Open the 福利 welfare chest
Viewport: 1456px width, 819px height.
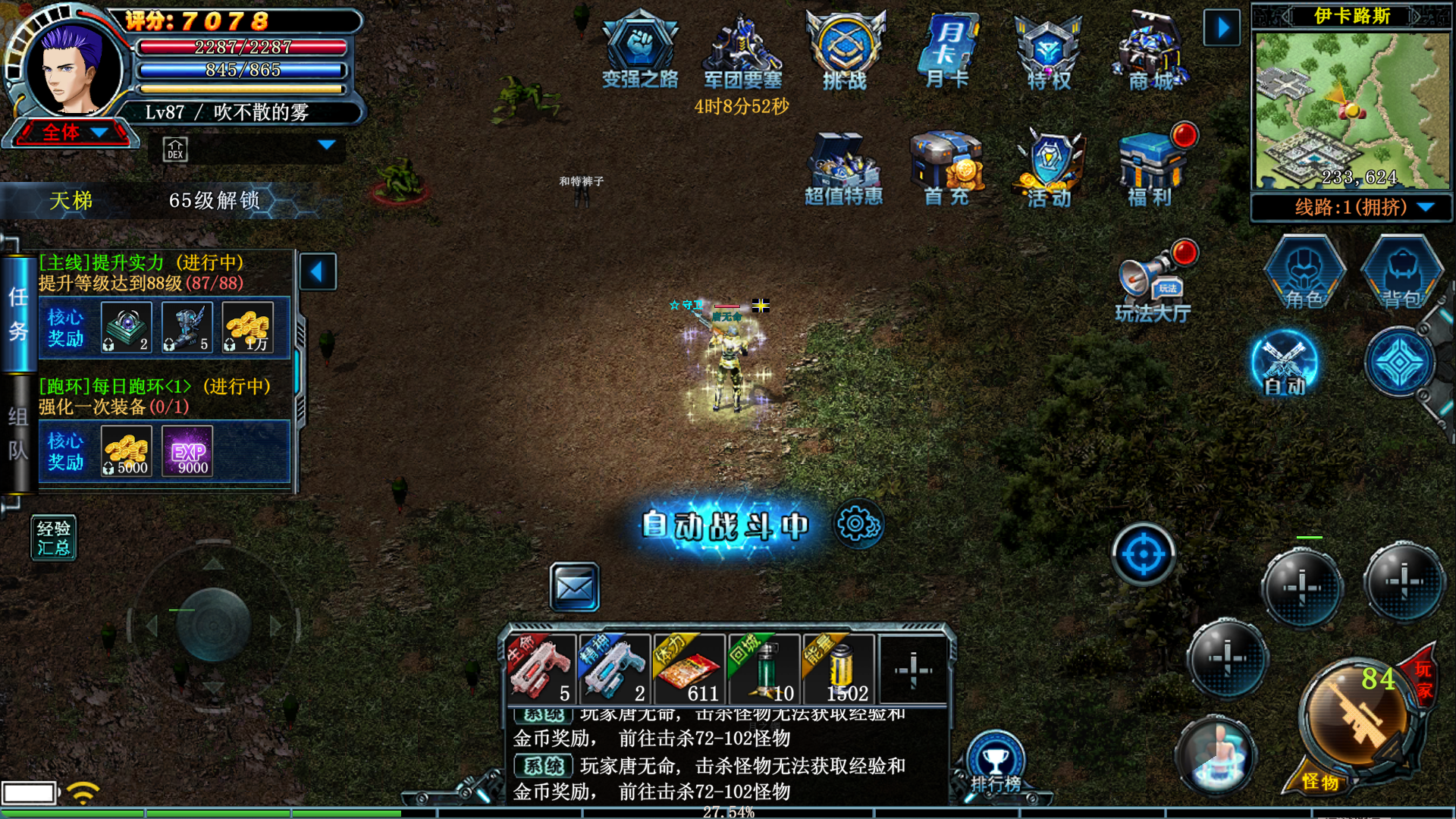pos(1151,168)
